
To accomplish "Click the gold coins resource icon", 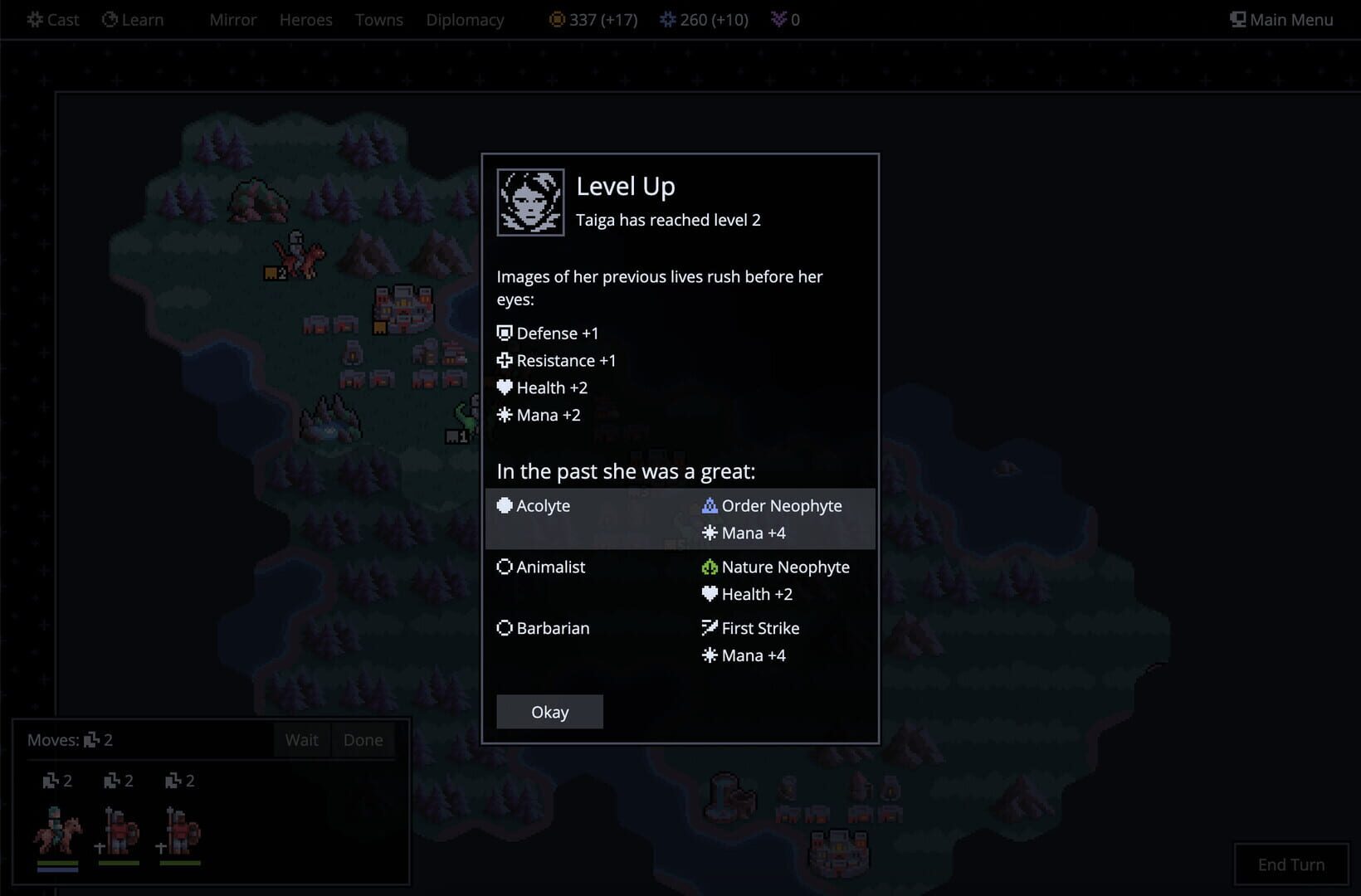I will coord(558,19).
